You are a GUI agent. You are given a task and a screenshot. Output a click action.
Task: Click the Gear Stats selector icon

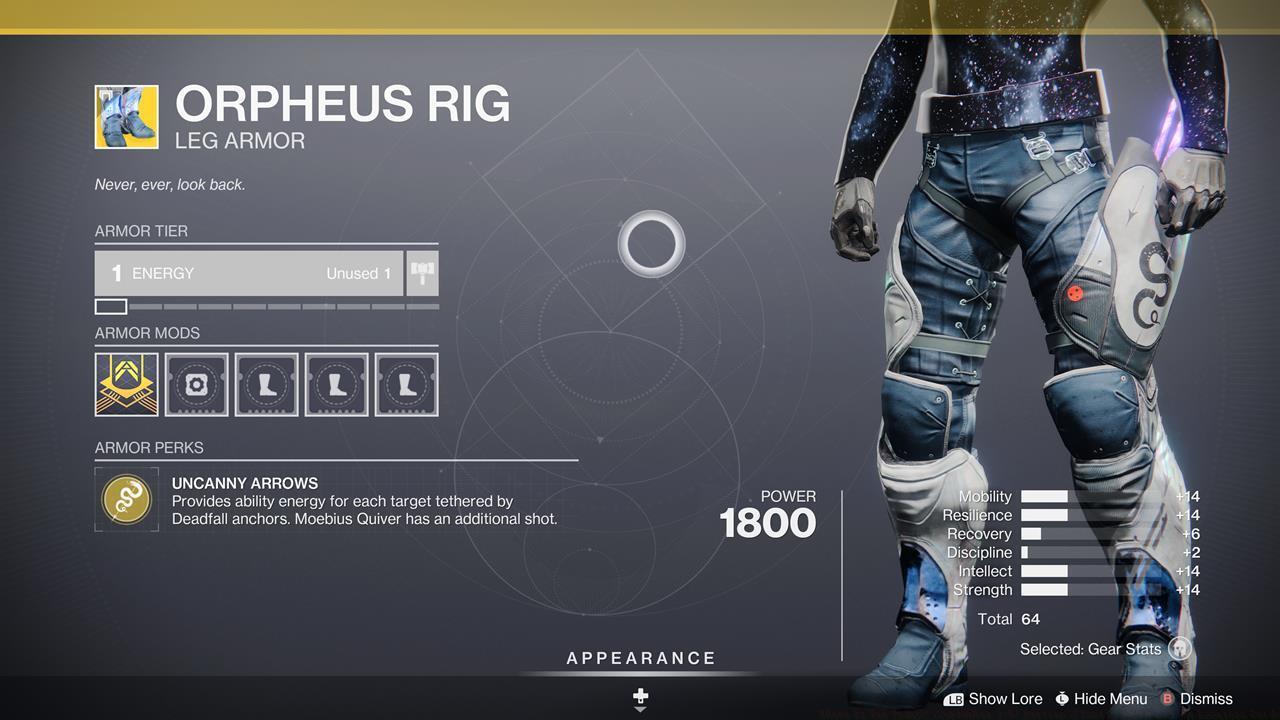(1180, 648)
